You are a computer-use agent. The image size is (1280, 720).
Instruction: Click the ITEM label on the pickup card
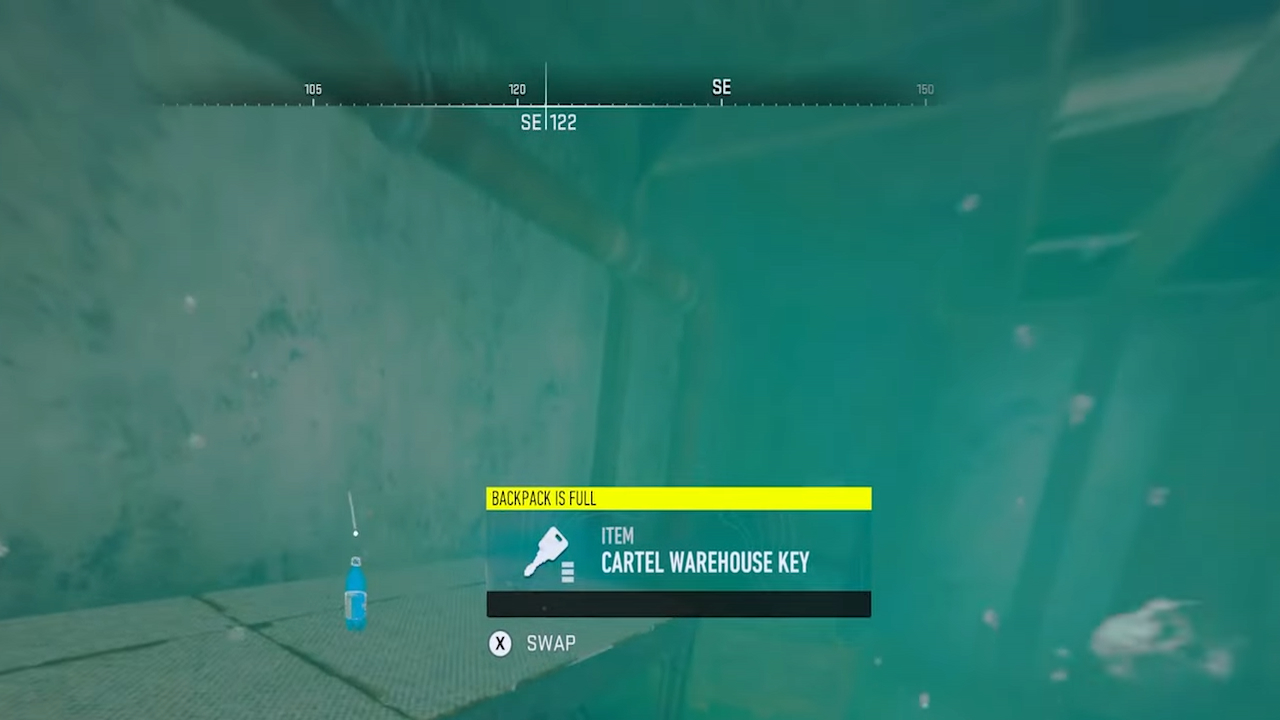click(617, 536)
